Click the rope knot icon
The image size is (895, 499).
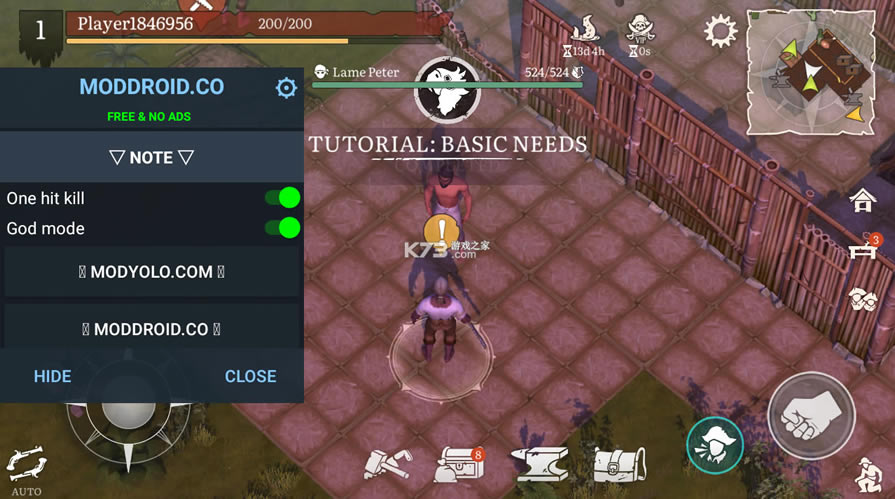tap(862, 299)
